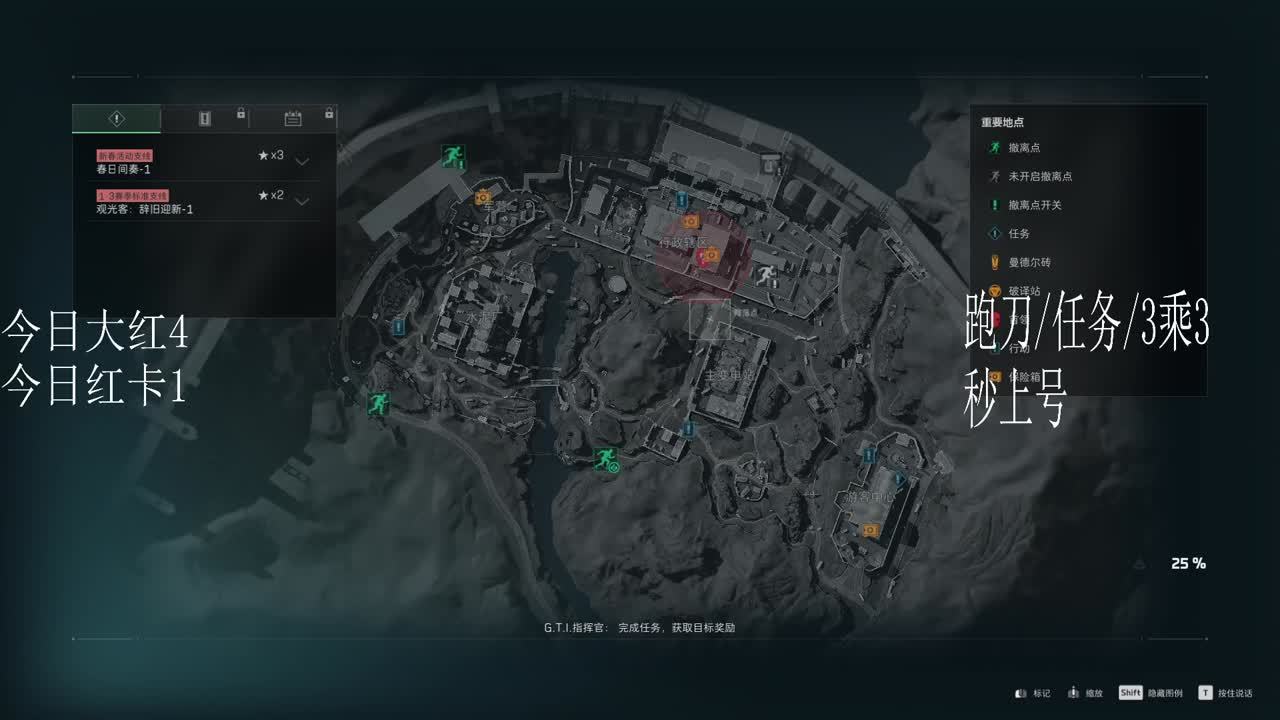This screenshot has height=720, width=1280.
Task: Pick 曼德尔砖 in the legend list
Action: tap(1028, 262)
